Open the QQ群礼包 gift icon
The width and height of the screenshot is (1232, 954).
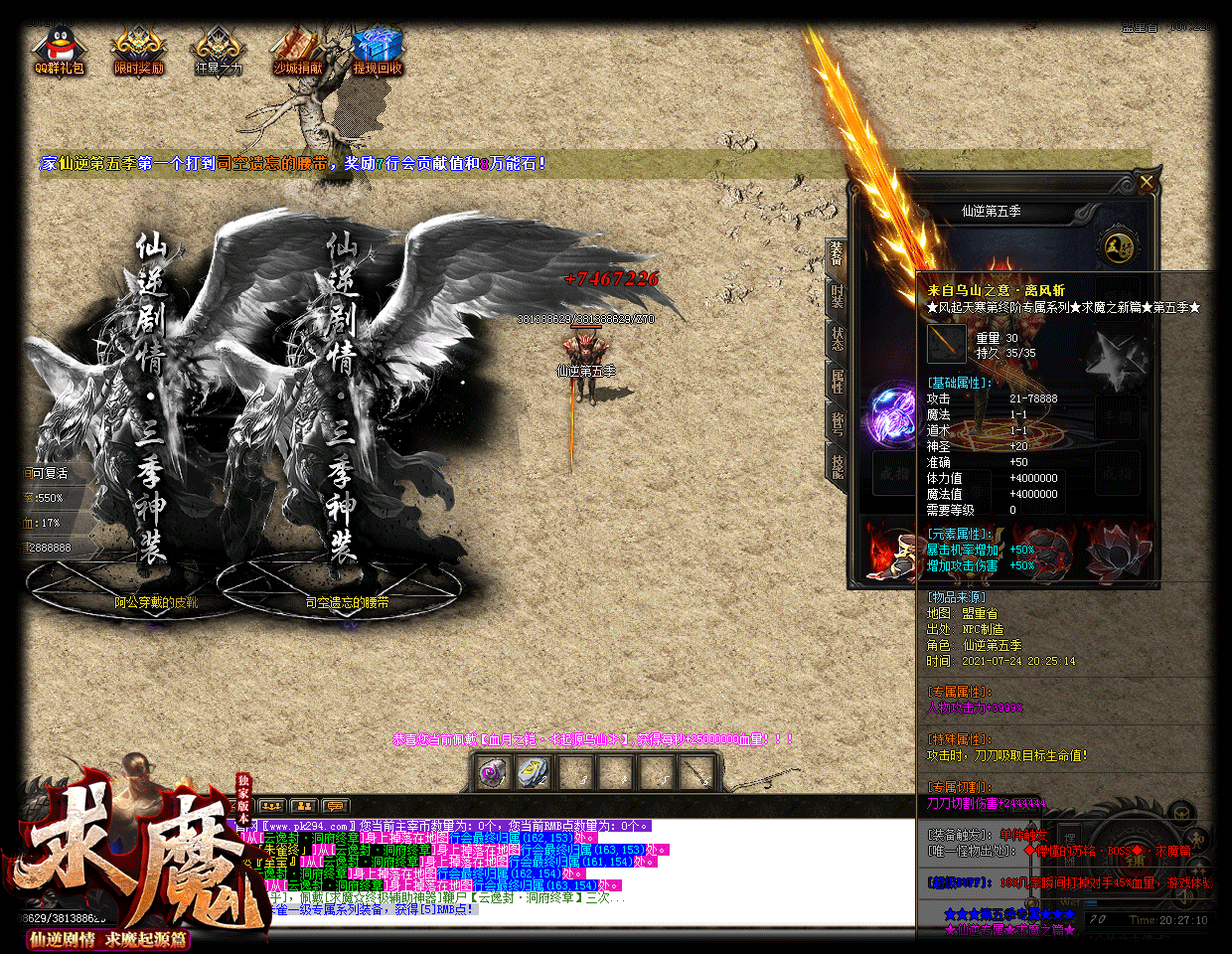(x=59, y=51)
